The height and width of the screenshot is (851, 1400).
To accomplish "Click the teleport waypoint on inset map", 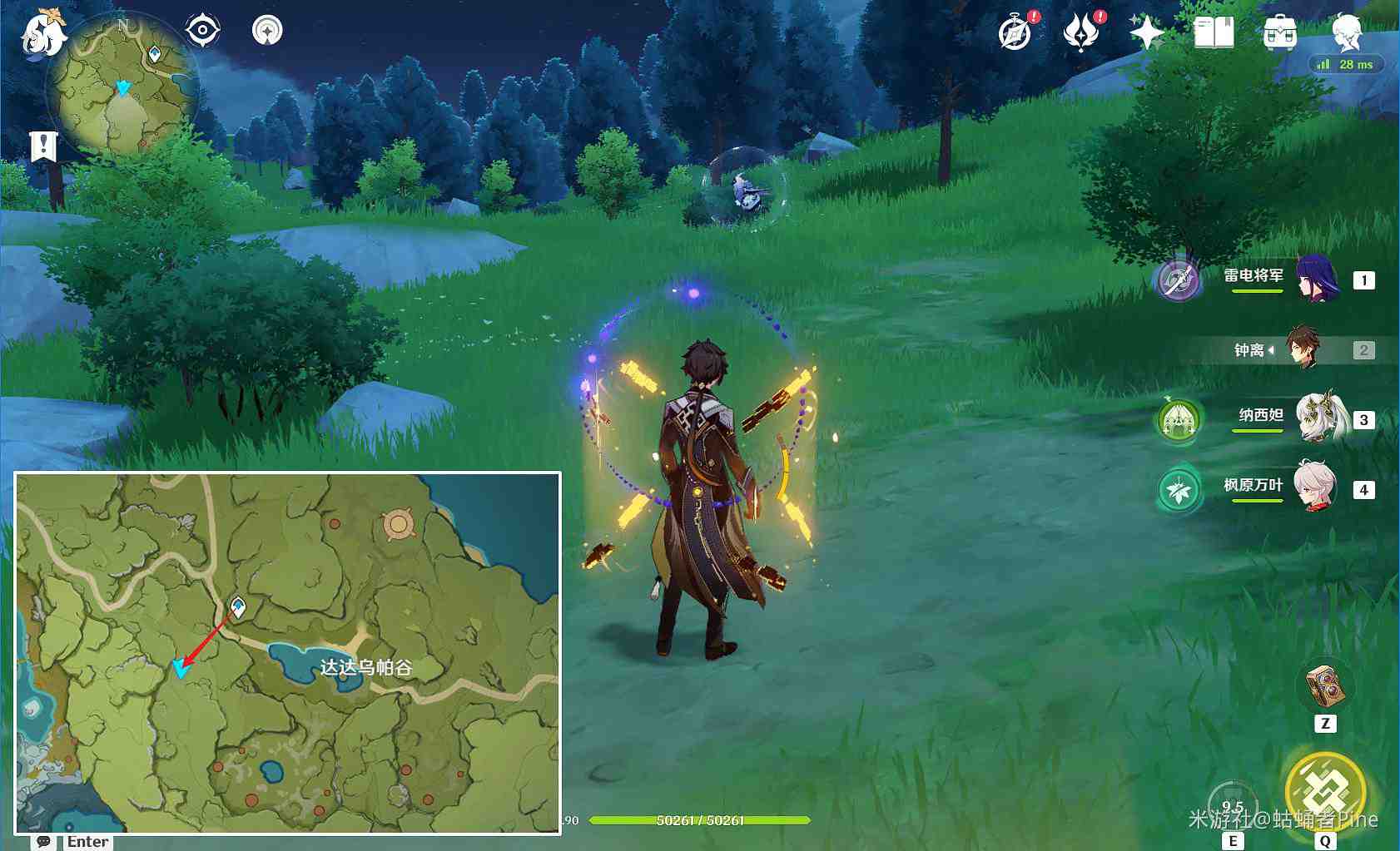I will pos(238,606).
